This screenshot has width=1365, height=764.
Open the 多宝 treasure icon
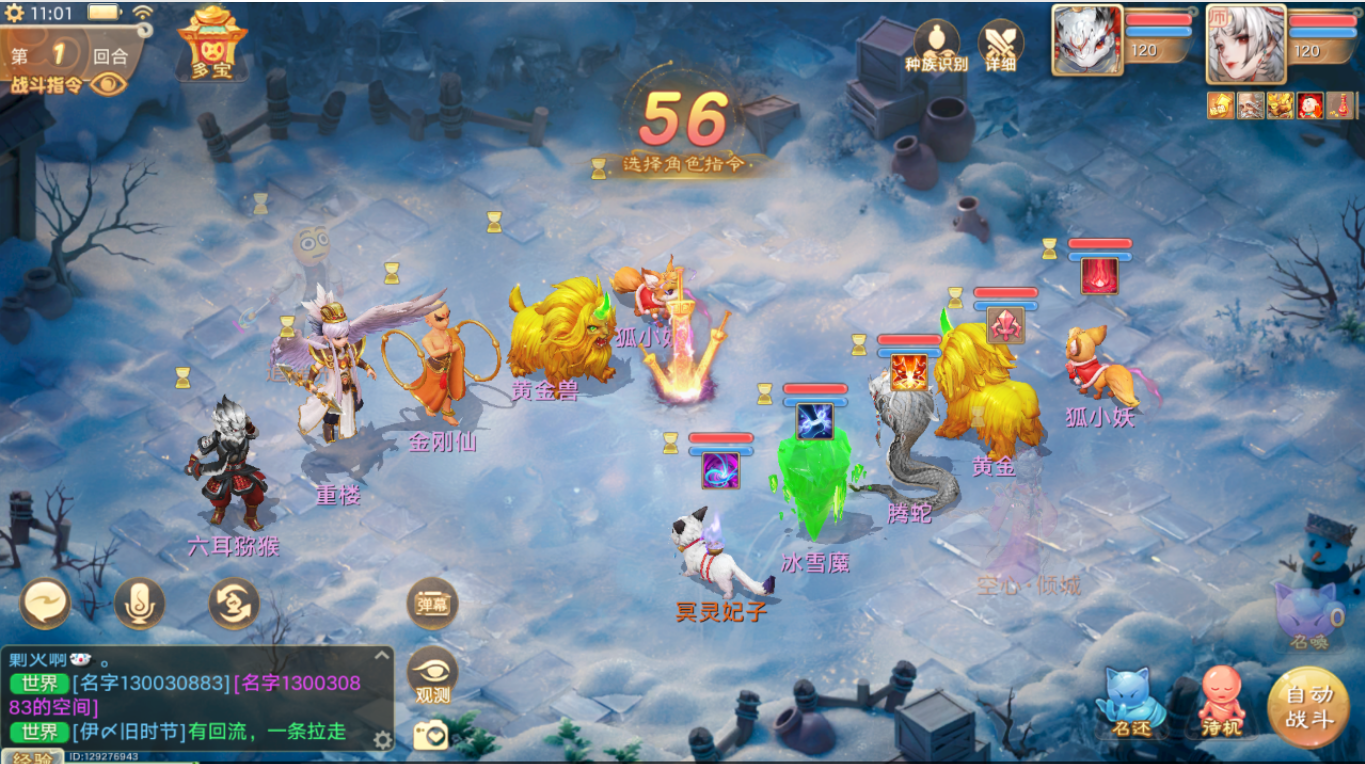212,43
